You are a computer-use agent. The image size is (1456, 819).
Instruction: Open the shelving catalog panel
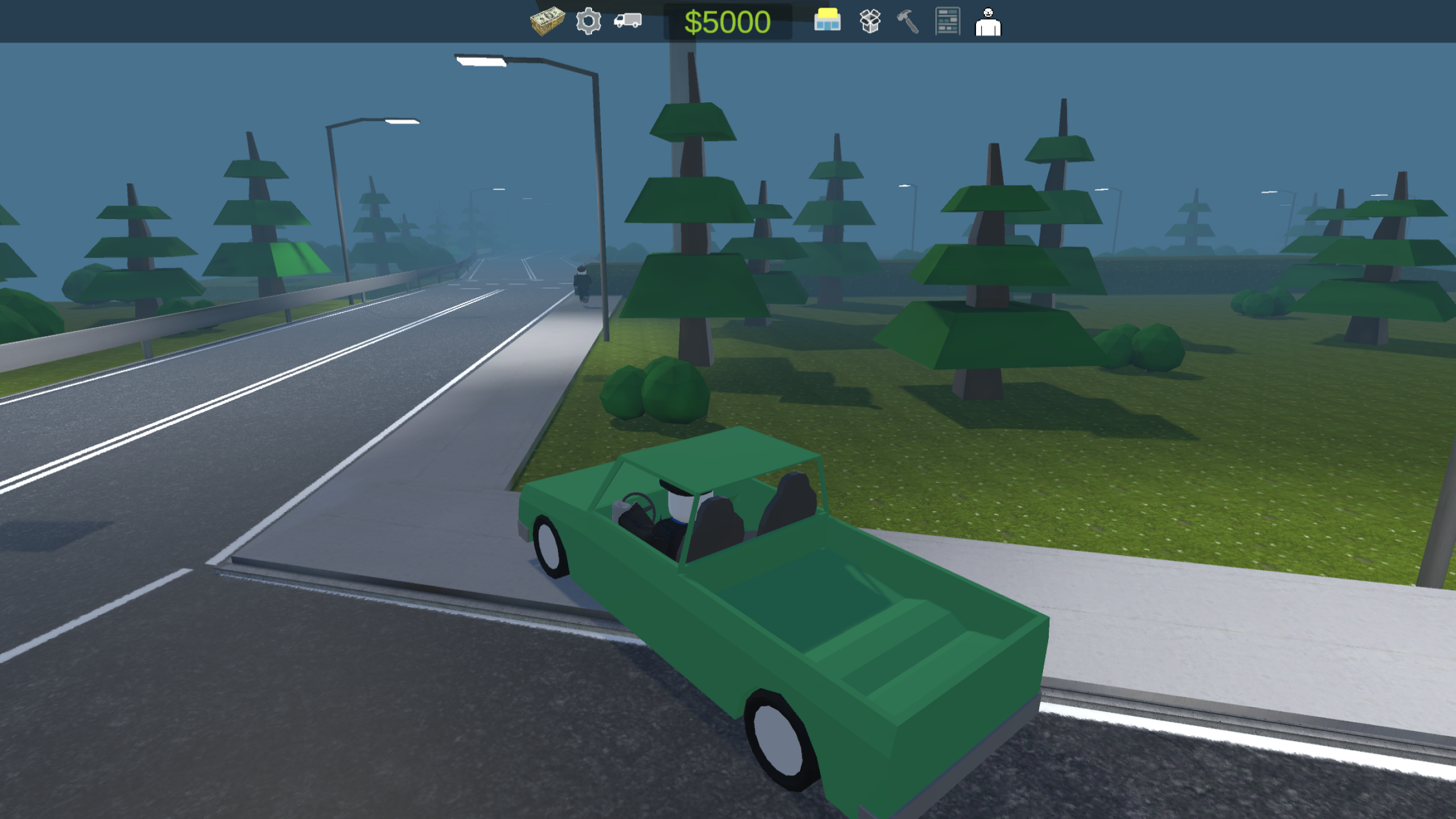(x=948, y=23)
